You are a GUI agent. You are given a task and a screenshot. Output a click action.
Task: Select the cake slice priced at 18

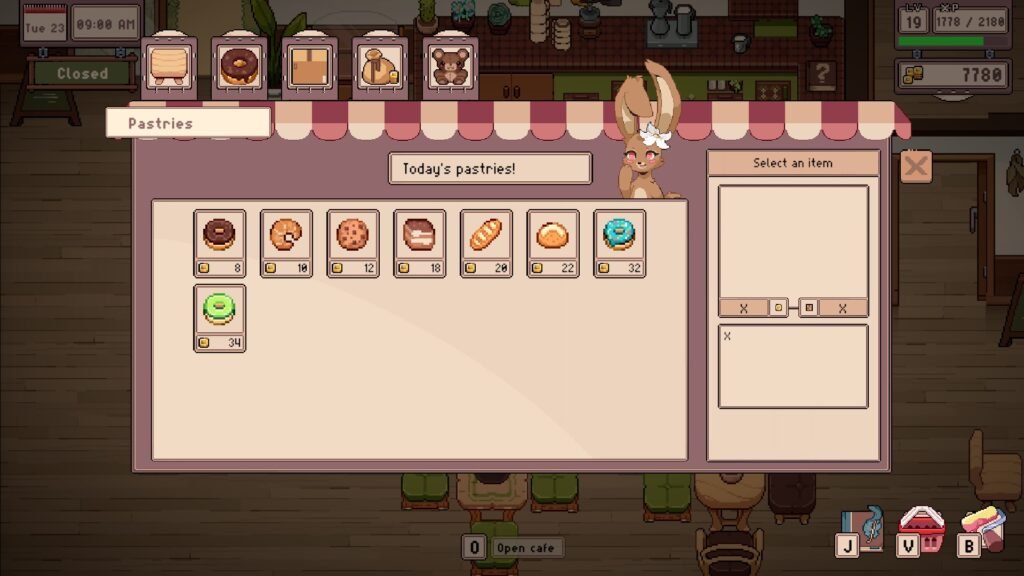(419, 236)
